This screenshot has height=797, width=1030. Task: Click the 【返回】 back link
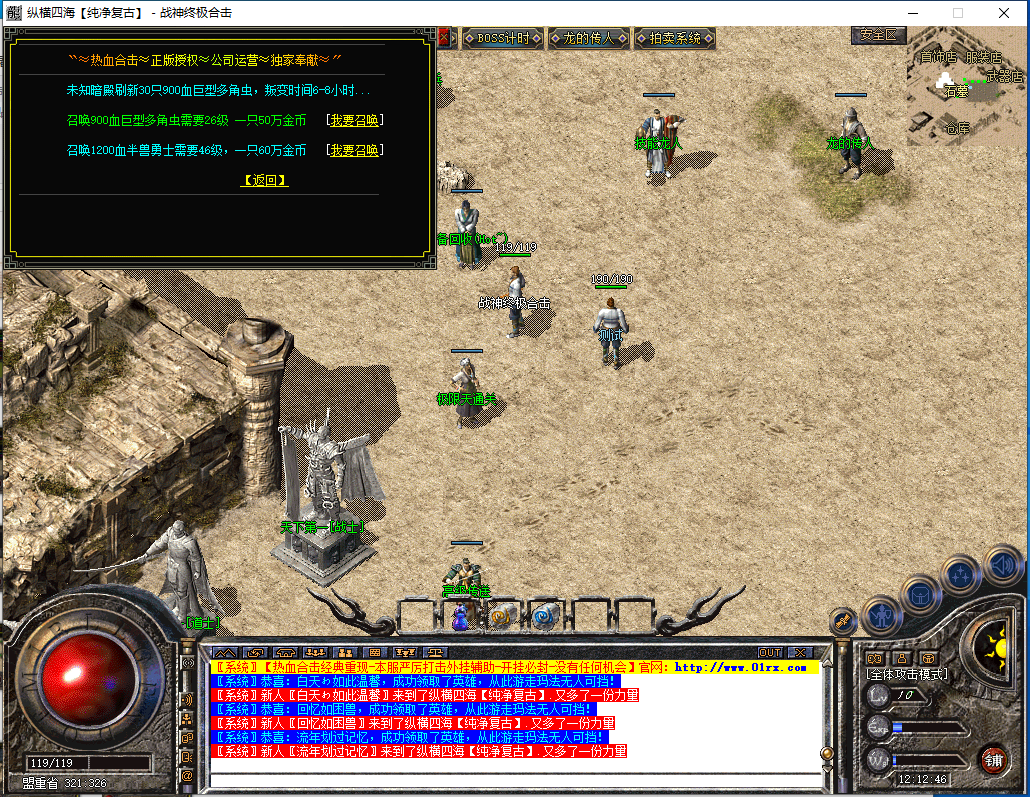coord(265,181)
